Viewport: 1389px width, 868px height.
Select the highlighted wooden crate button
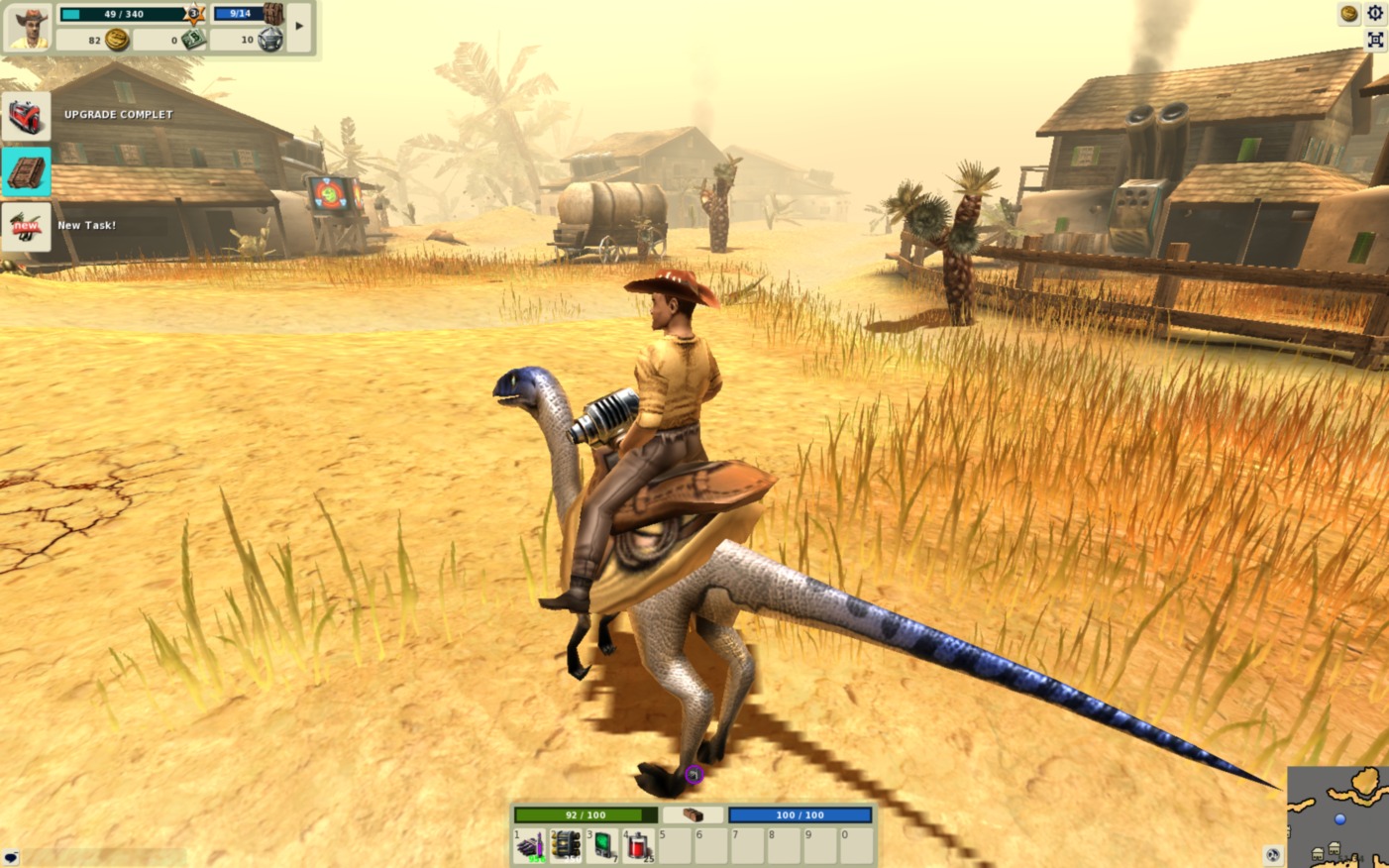click(26, 171)
